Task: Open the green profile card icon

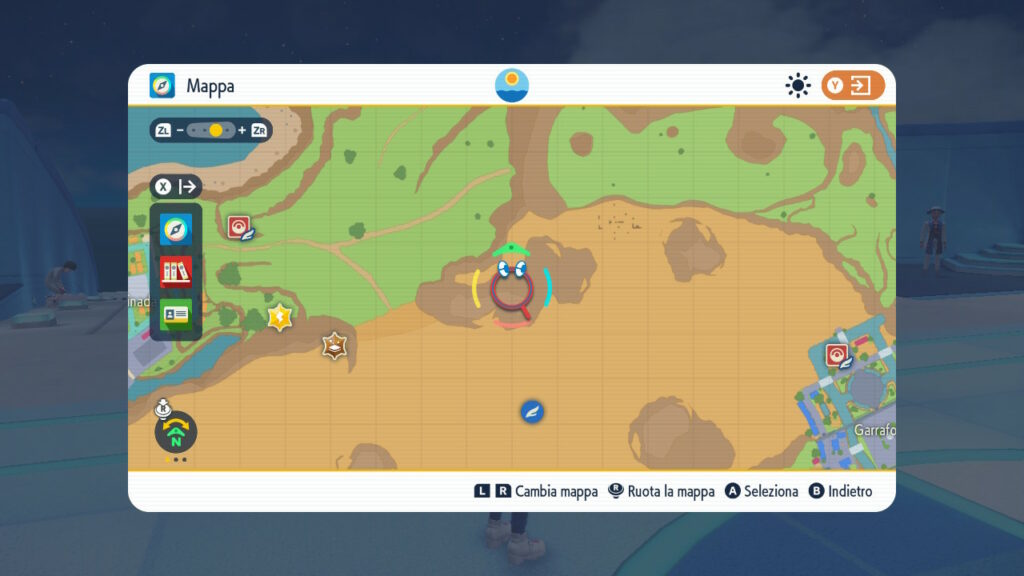Action: pyautogui.click(x=176, y=313)
